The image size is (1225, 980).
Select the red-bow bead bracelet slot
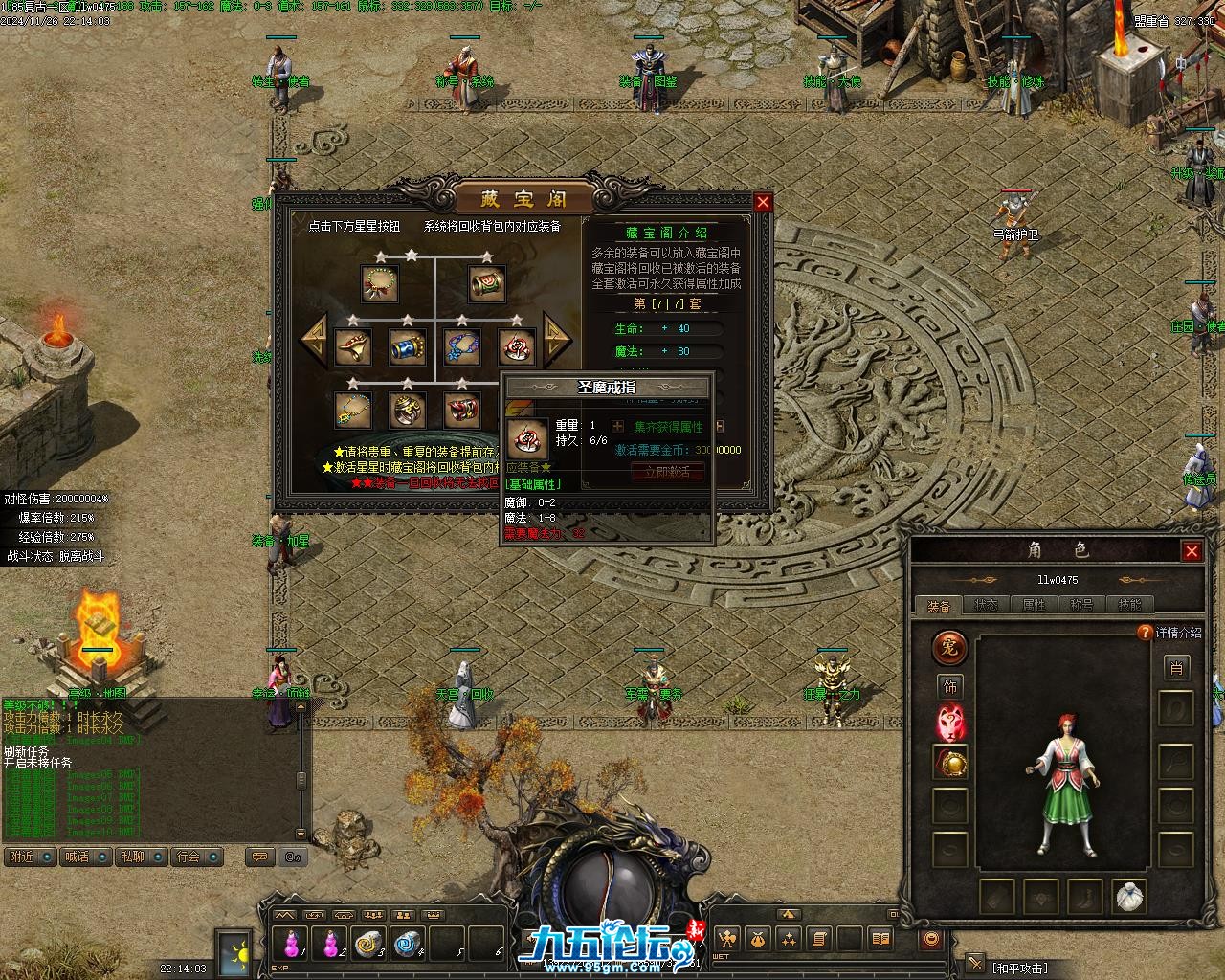point(380,284)
